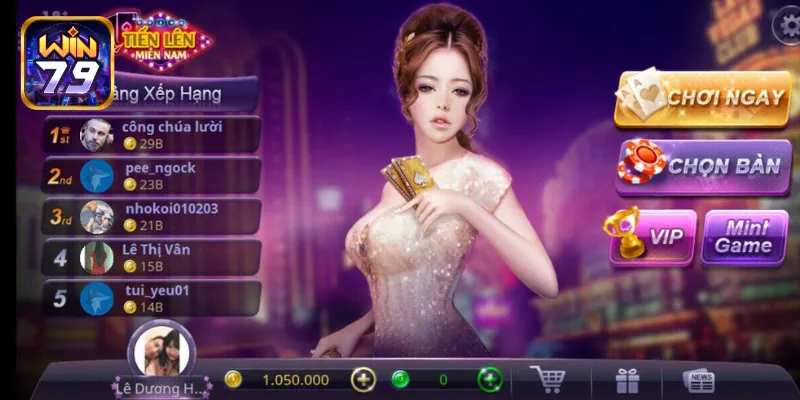The width and height of the screenshot is (800, 400).
Task: Add green currency with the green plus
Action: (x=489, y=380)
